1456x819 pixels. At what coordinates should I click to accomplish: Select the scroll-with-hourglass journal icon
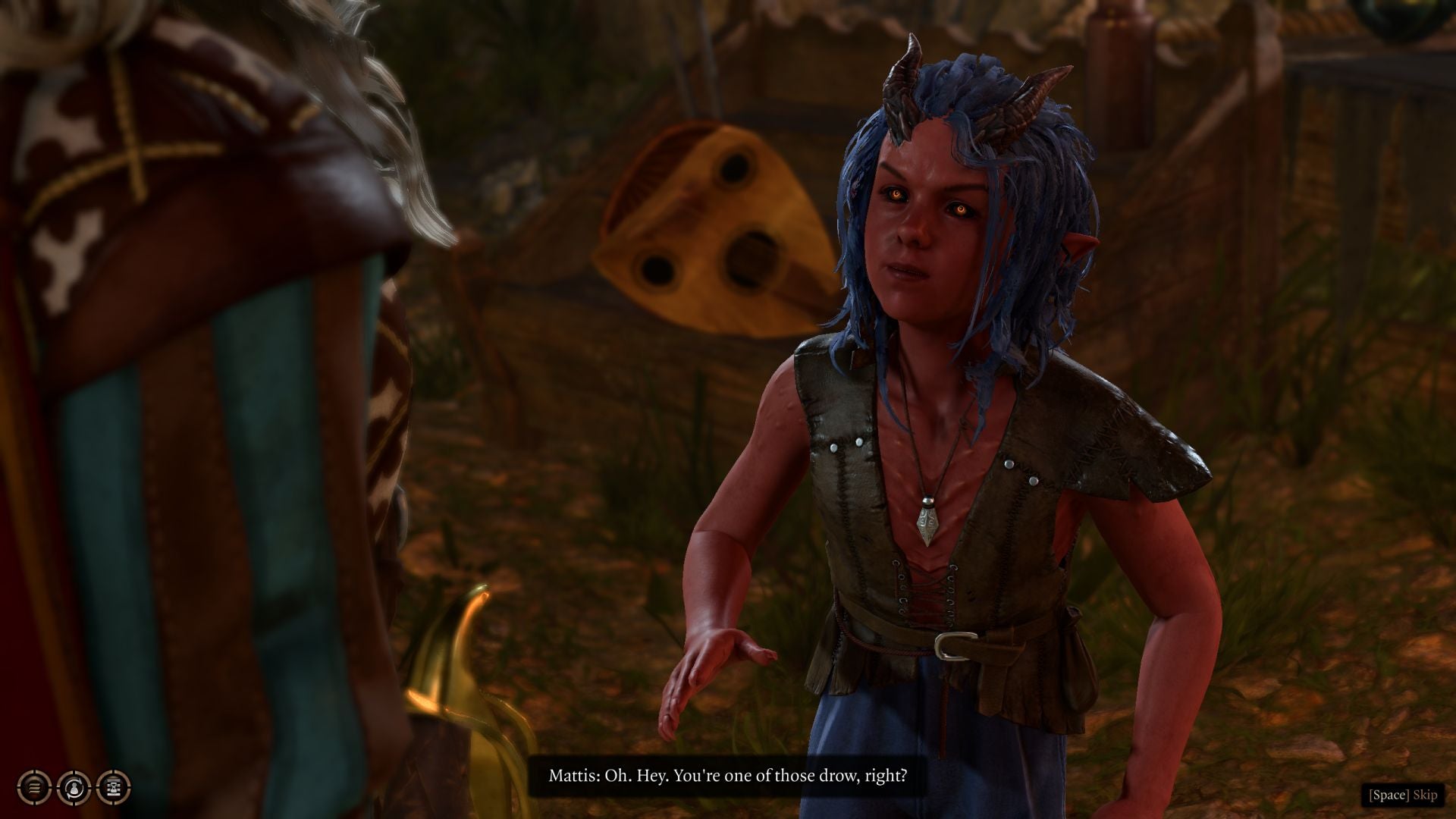pyautogui.click(x=114, y=787)
